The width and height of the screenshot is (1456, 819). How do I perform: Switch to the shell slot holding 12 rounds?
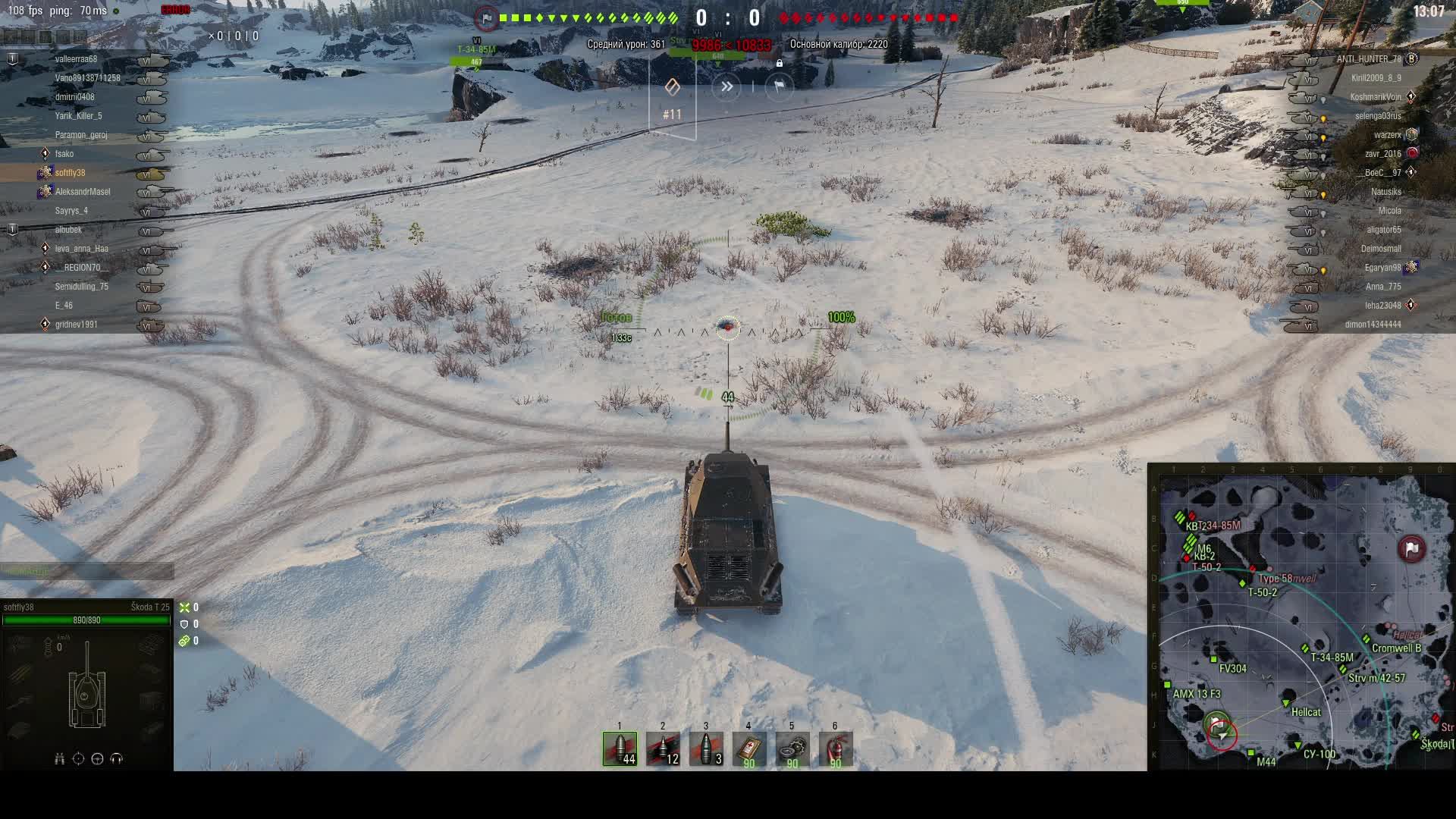coord(663,748)
